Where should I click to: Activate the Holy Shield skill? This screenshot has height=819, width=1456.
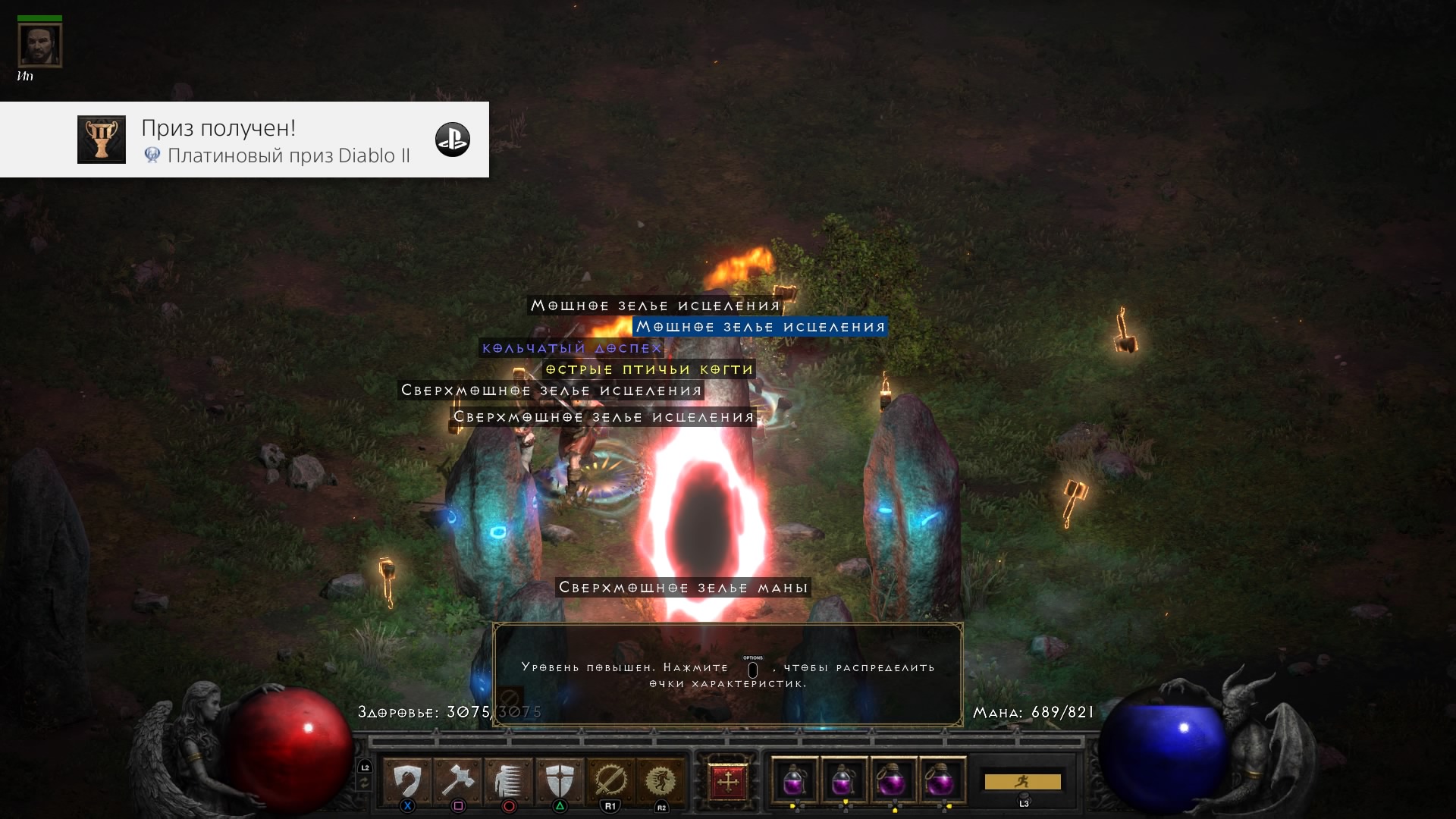pyautogui.click(x=560, y=780)
